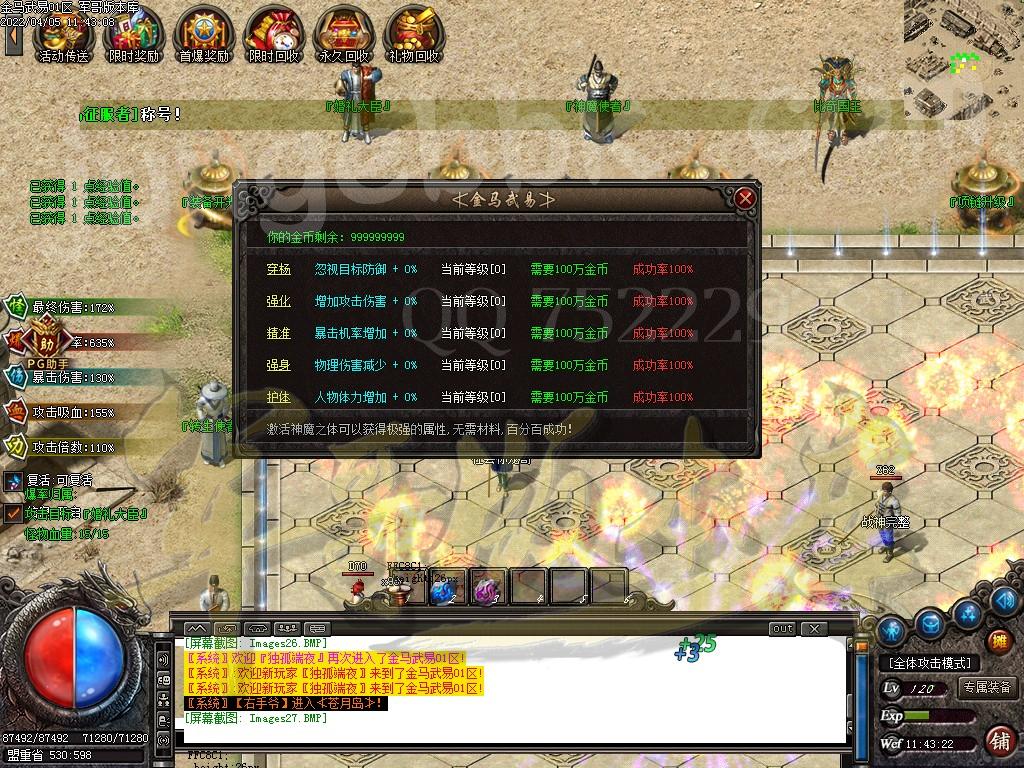This screenshot has width=1024, height=768.
Task: Select the 精准 critical rate upgrade
Action: point(278,333)
